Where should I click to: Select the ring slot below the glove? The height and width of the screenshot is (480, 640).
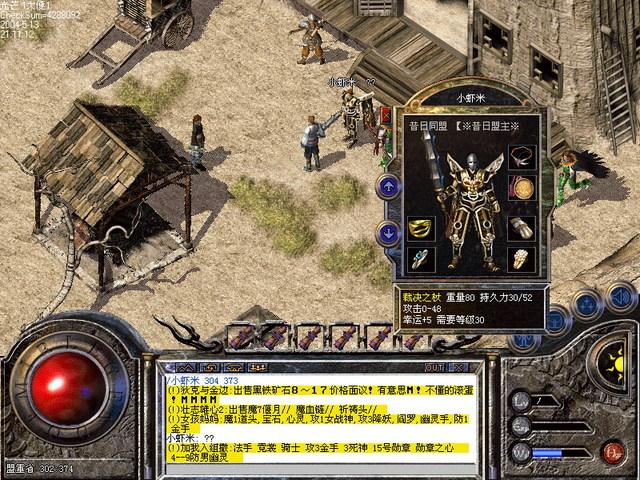(520, 259)
